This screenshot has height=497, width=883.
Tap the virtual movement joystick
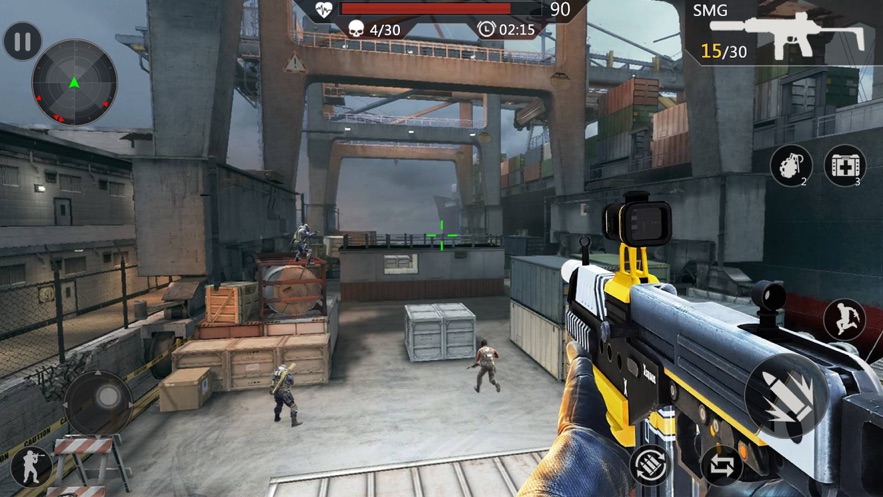[98, 402]
